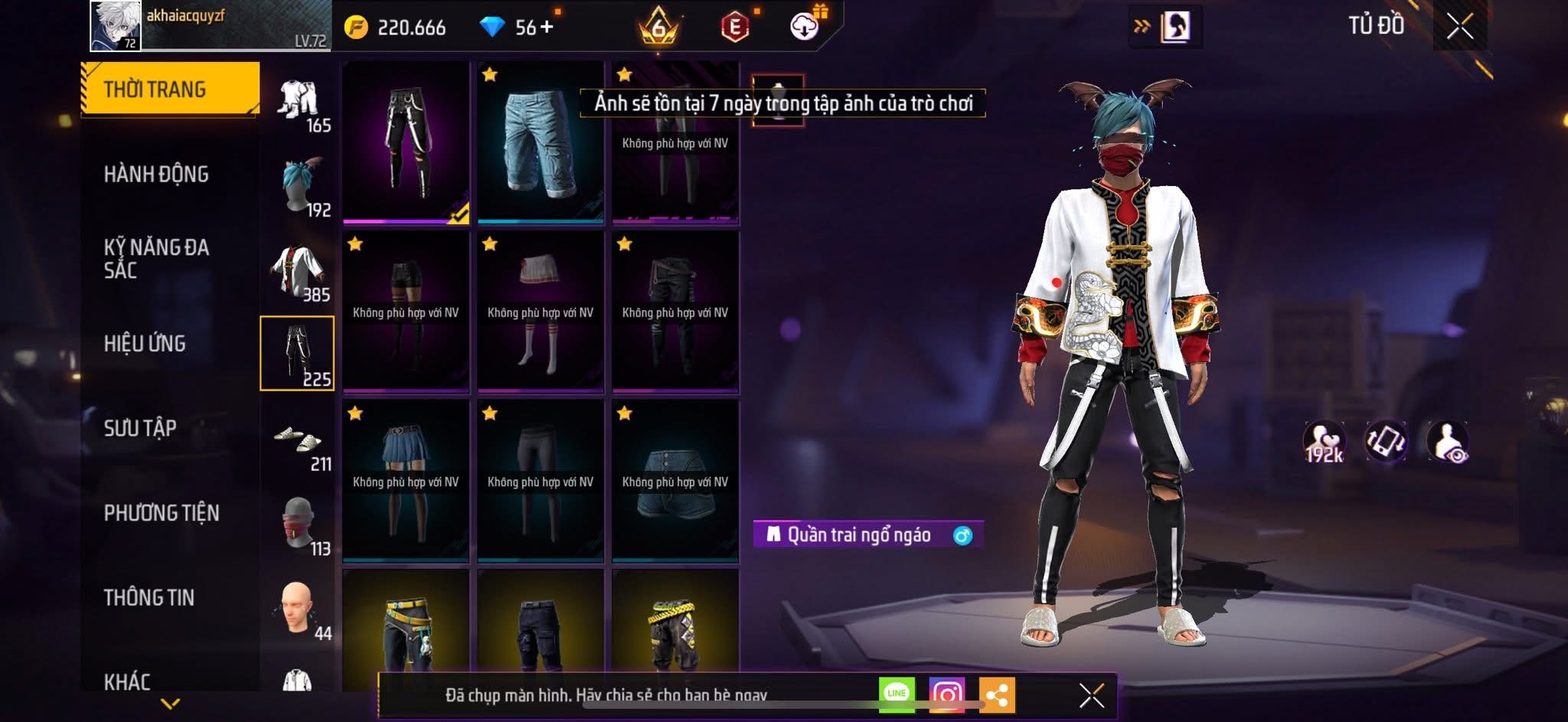The width and height of the screenshot is (1568, 722).
Task: Select the blue denim shorts item
Action: tap(540, 143)
